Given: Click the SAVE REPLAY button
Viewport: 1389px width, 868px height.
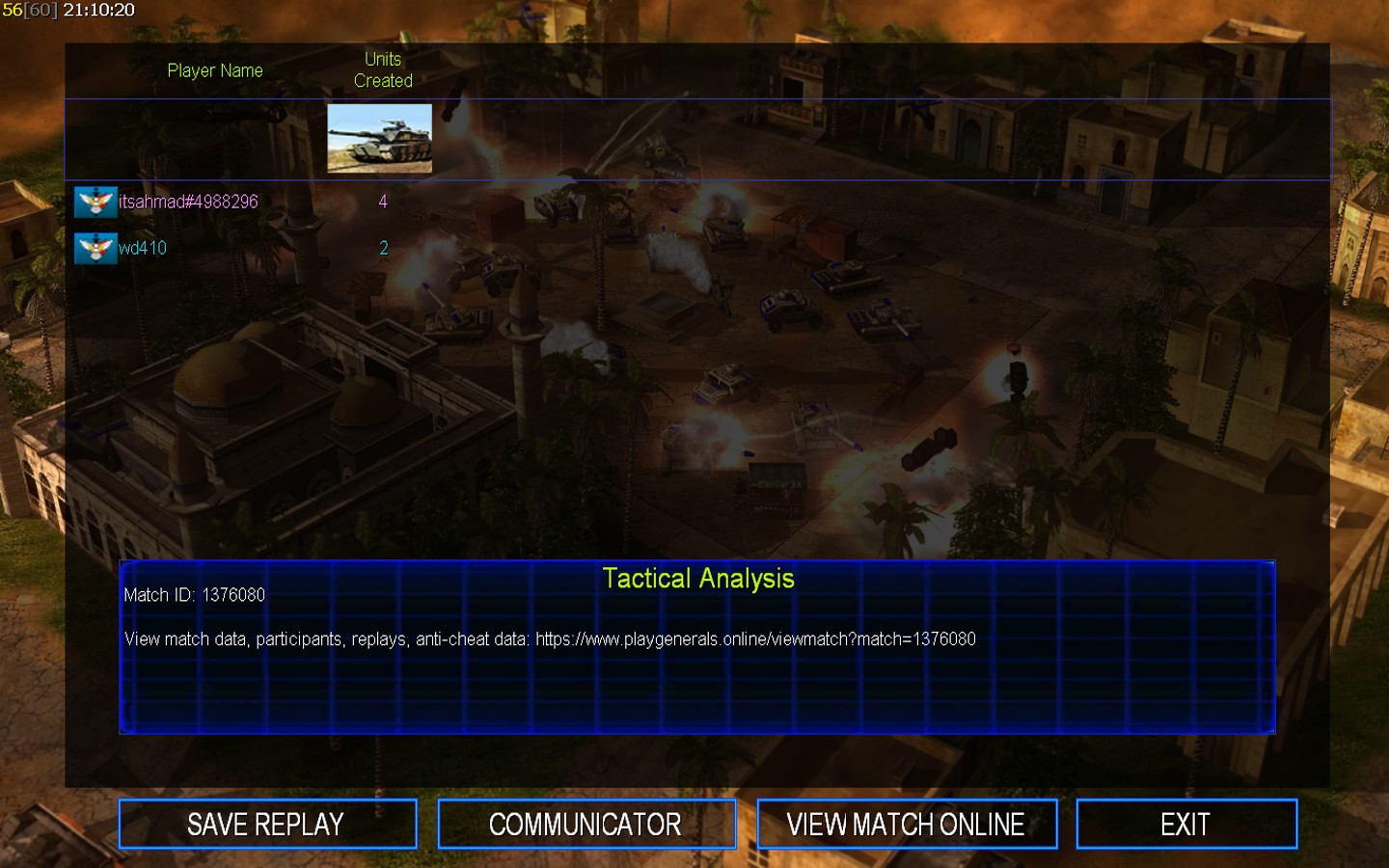Looking at the screenshot, I should (267, 825).
